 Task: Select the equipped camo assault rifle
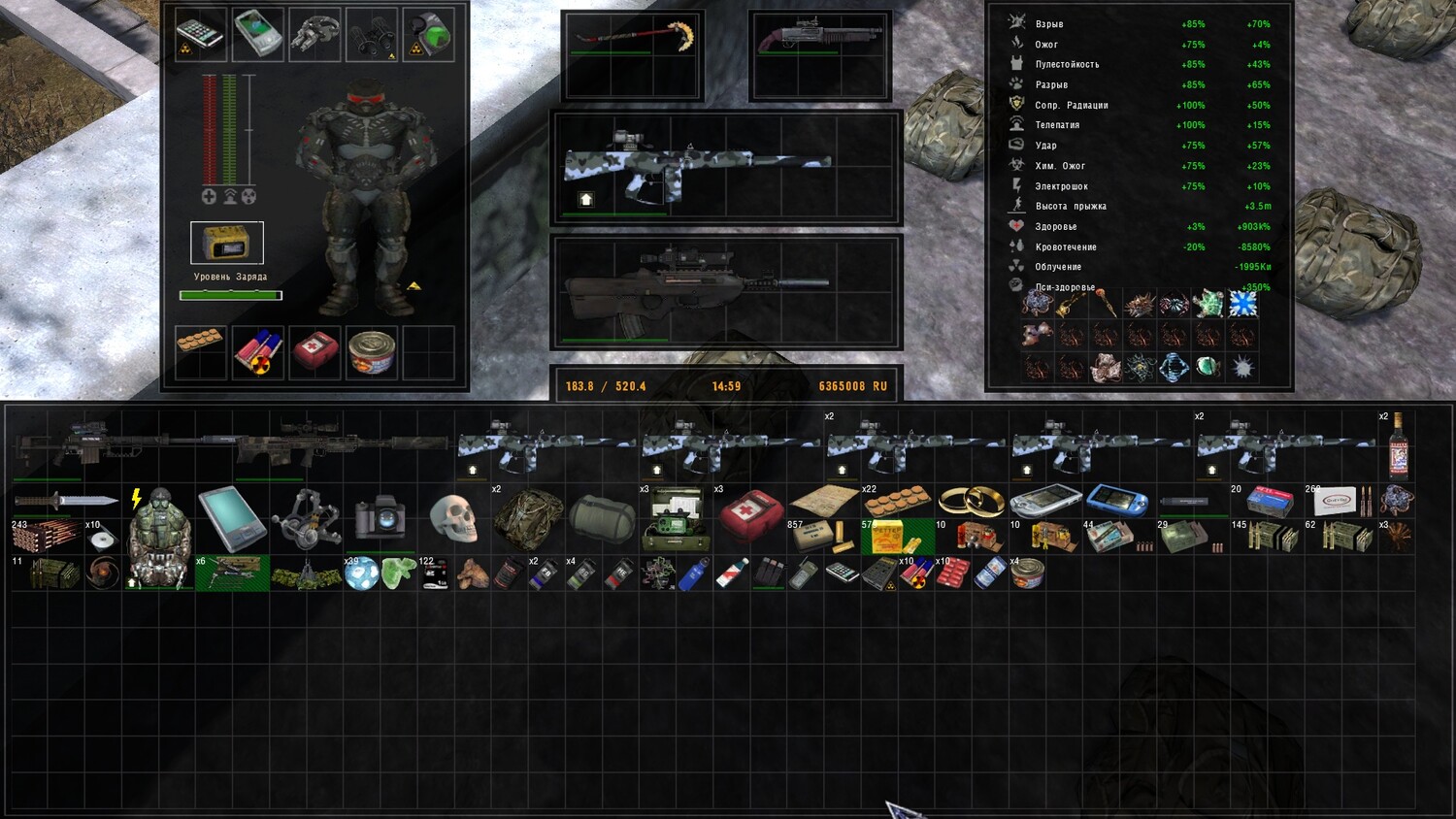pos(679,167)
